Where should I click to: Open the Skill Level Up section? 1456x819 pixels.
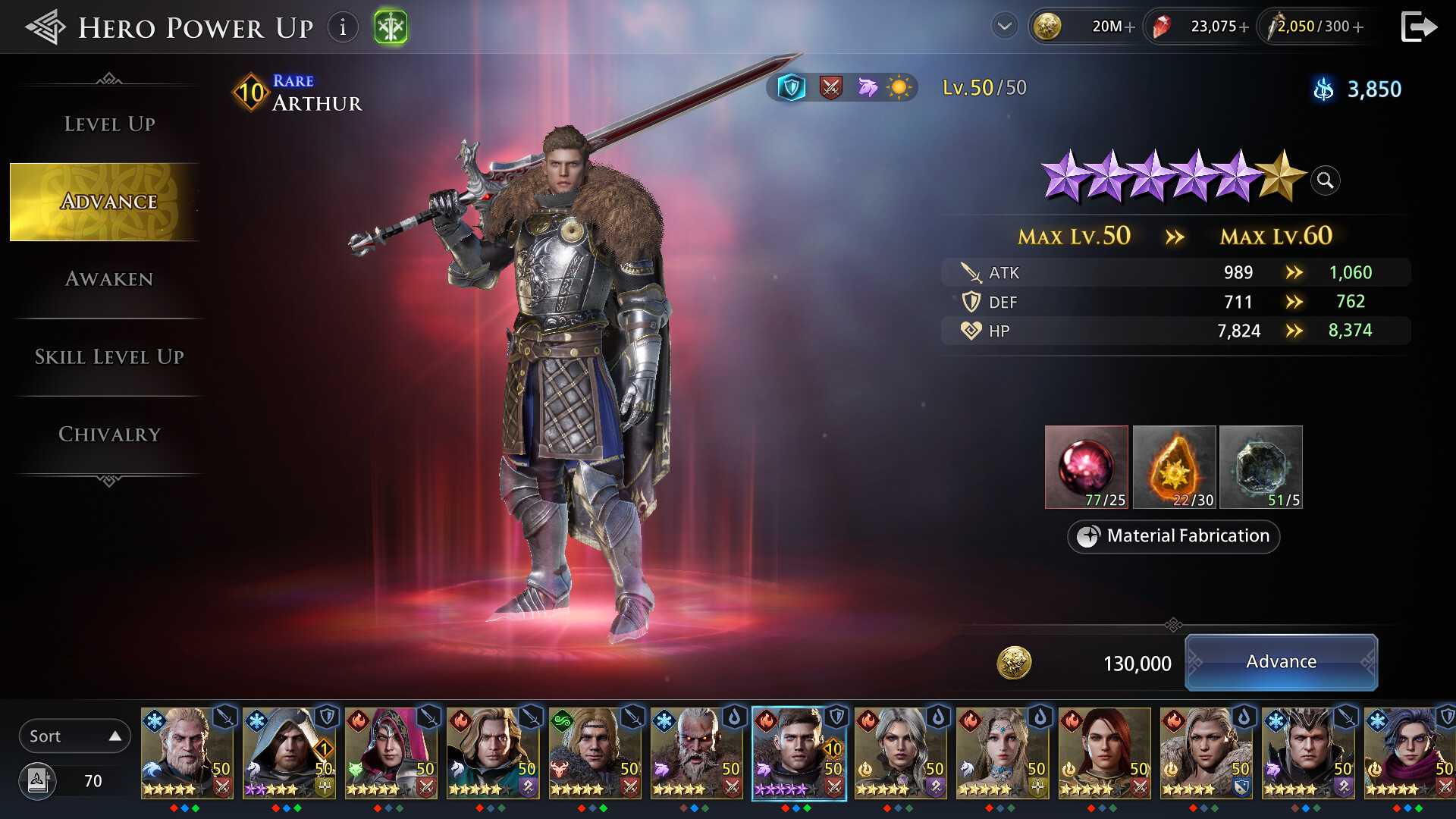tap(109, 356)
